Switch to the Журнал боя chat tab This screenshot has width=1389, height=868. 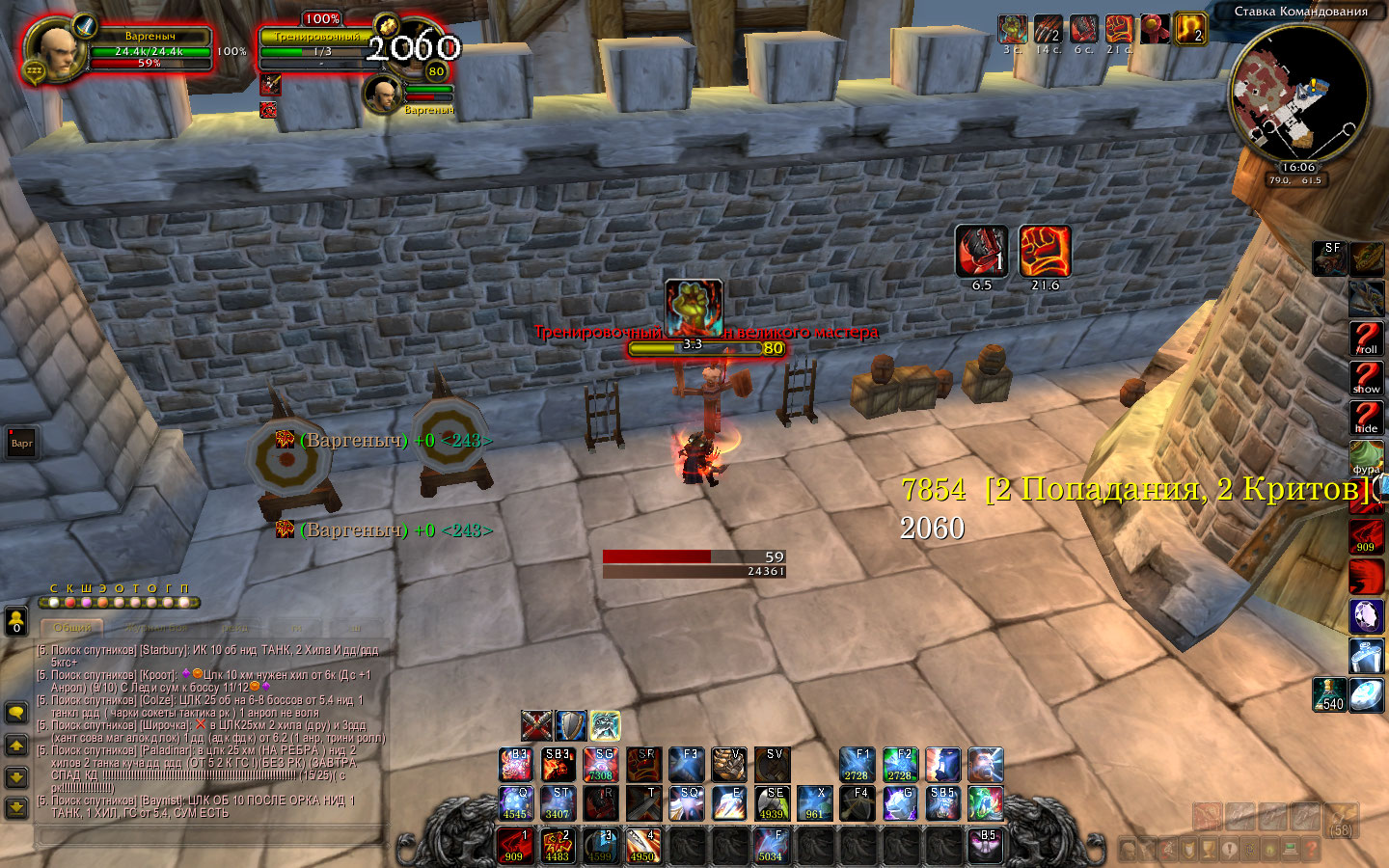click(x=156, y=628)
